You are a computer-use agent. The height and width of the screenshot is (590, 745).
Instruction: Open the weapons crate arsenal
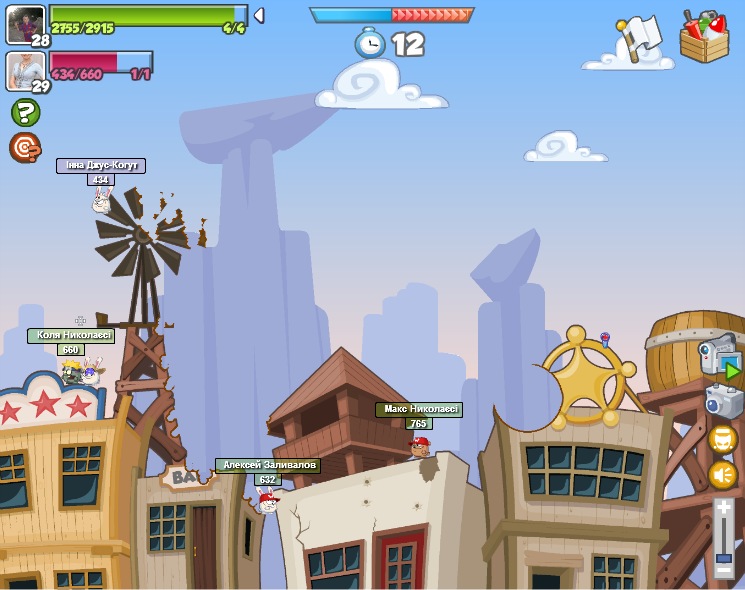click(x=704, y=37)
